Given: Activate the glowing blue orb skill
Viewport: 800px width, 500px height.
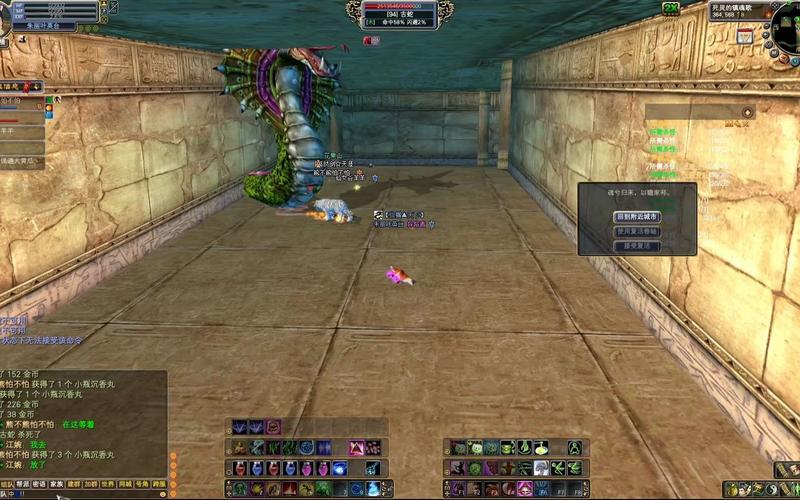Looking at the screenshot, I should tap(338, 468).
